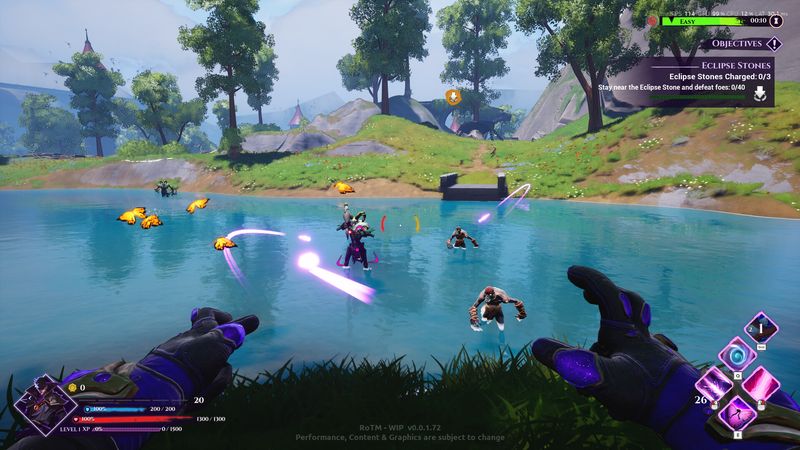Viewport: 800px width, 450px height.
Task: Click the hourglass timer icon
Action: click(775, 19)
